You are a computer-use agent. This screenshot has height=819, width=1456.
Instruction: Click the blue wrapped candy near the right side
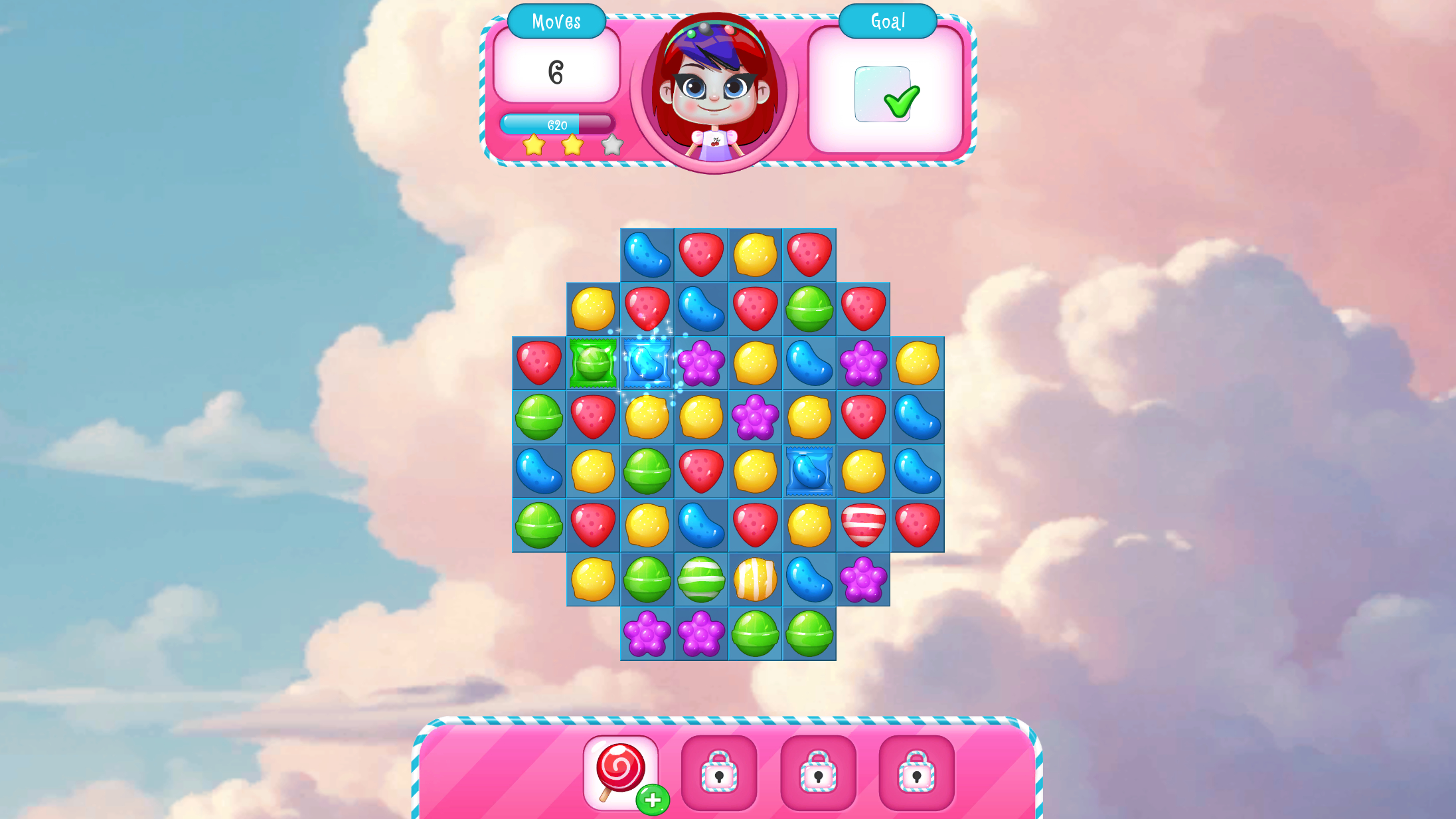click(809, 471)
